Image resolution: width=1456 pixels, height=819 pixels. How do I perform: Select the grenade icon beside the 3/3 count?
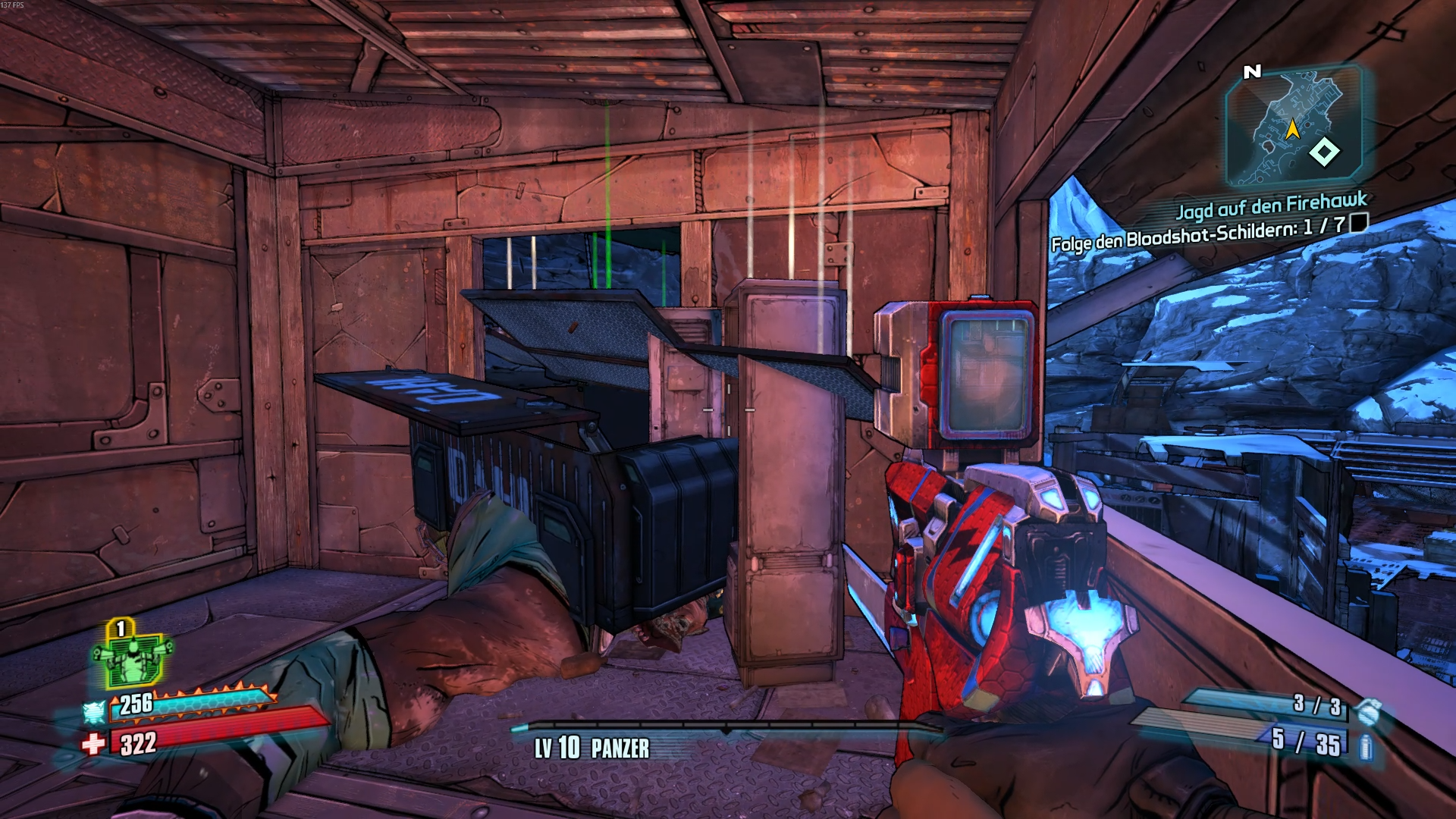click(1367, 711)
